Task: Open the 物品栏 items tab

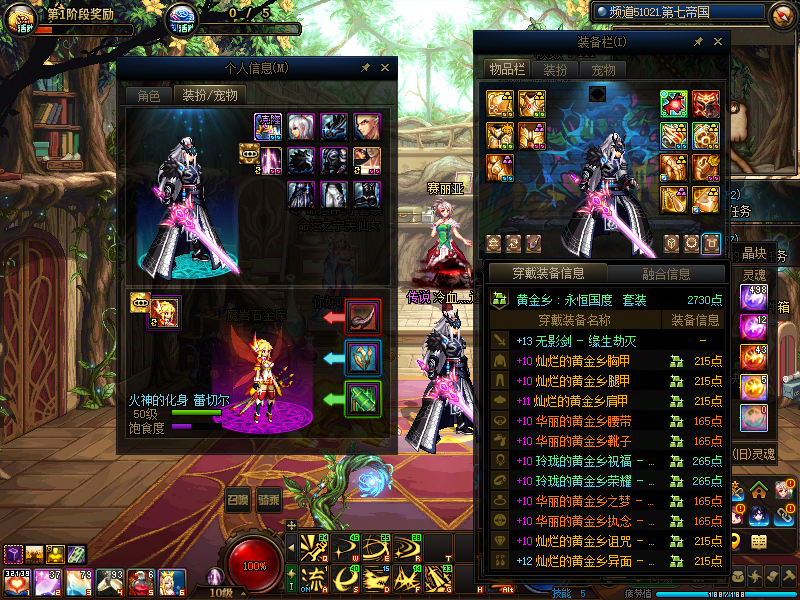Action: pyautogui.click(x=506, y=69)
